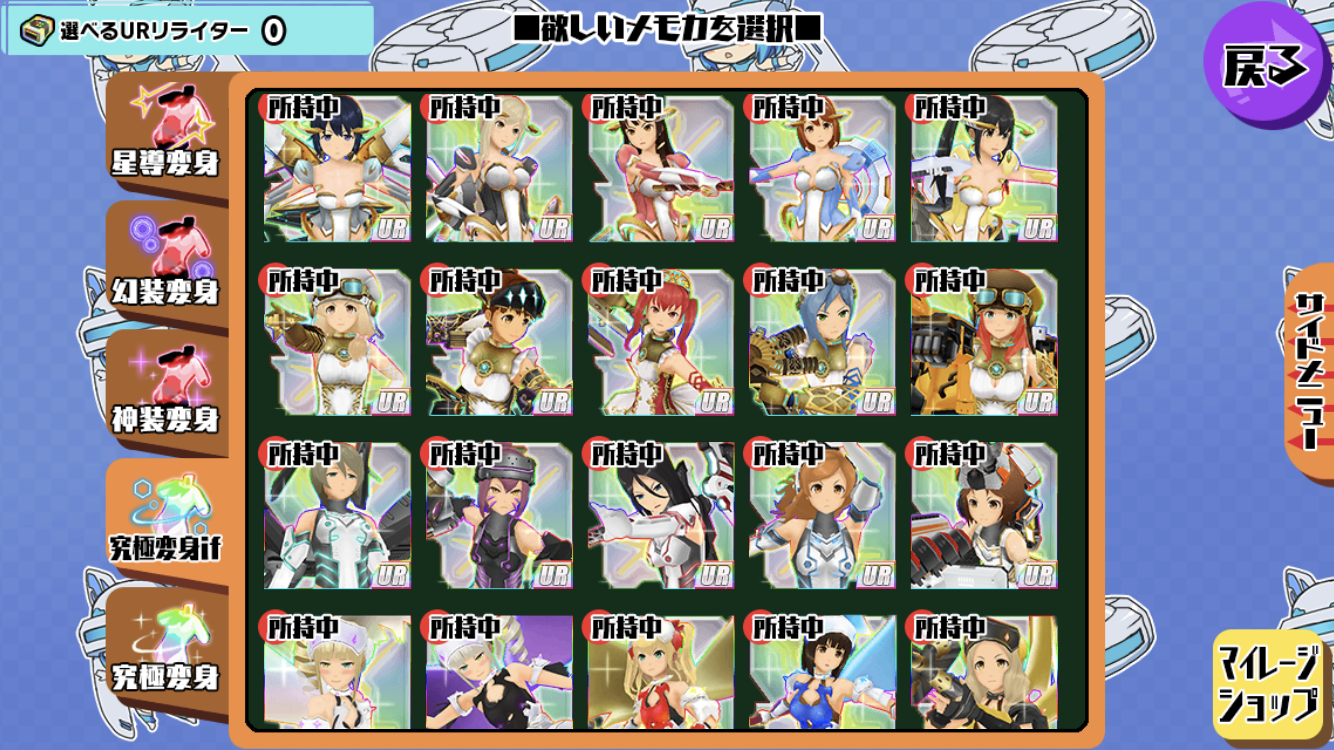1334x750 pixels.
Task: Switch to the 星導変身 tab
Action: (x=166, y=135)
